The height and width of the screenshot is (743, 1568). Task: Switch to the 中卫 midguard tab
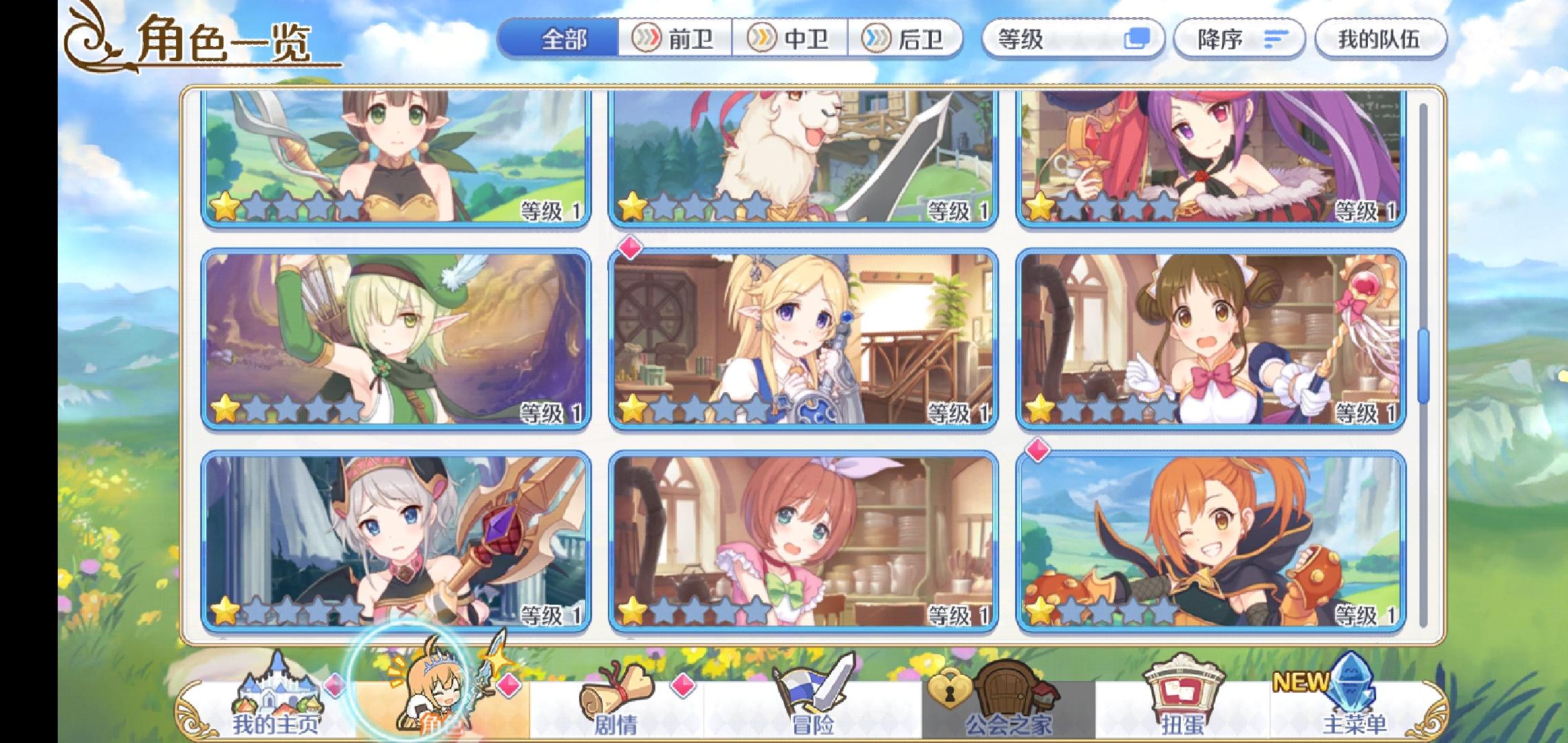(x=791, y=39)
